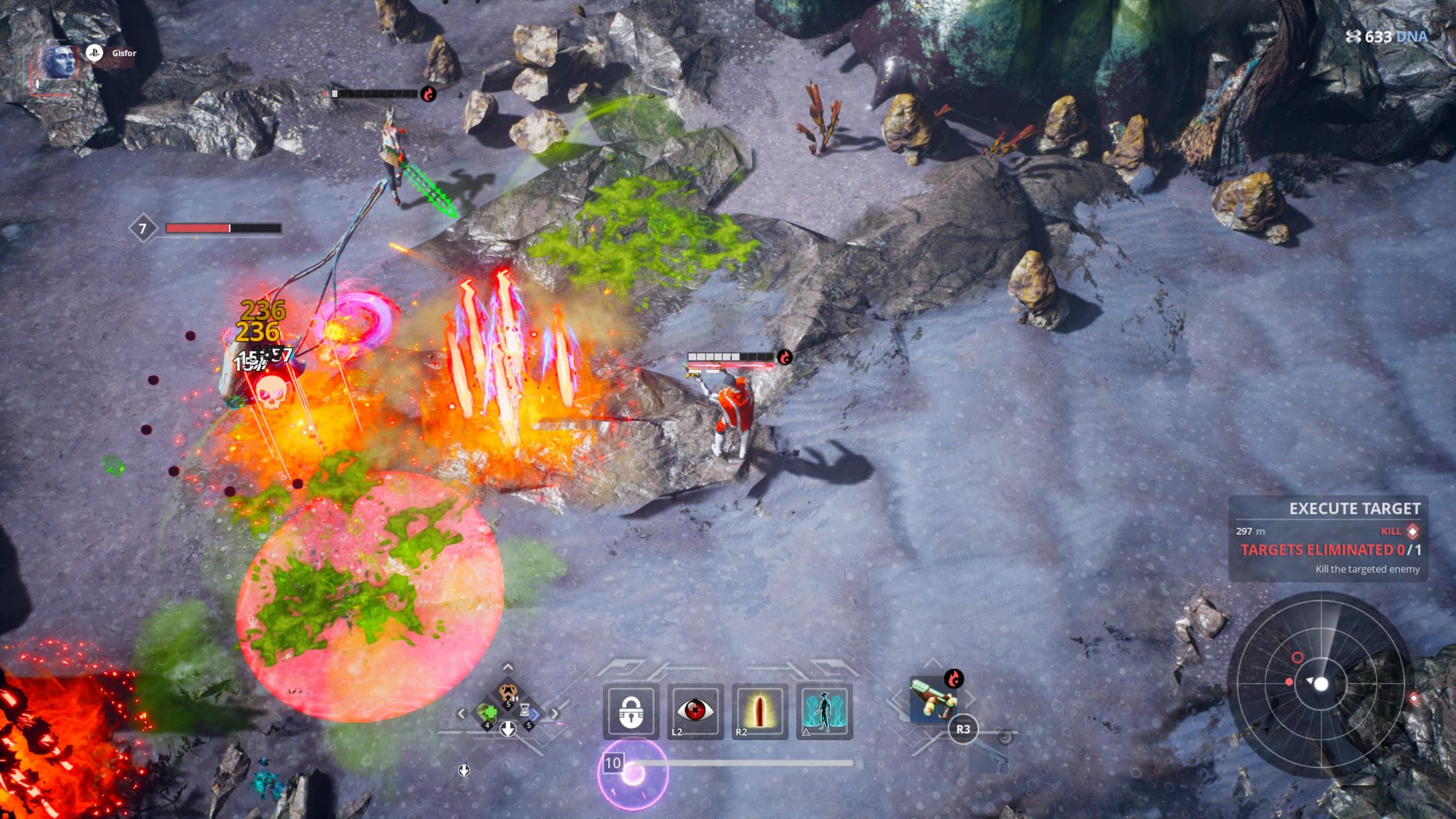Select the red eye L2 ability
Viewport: 1456px width, 819px height.
click(695, 711)
